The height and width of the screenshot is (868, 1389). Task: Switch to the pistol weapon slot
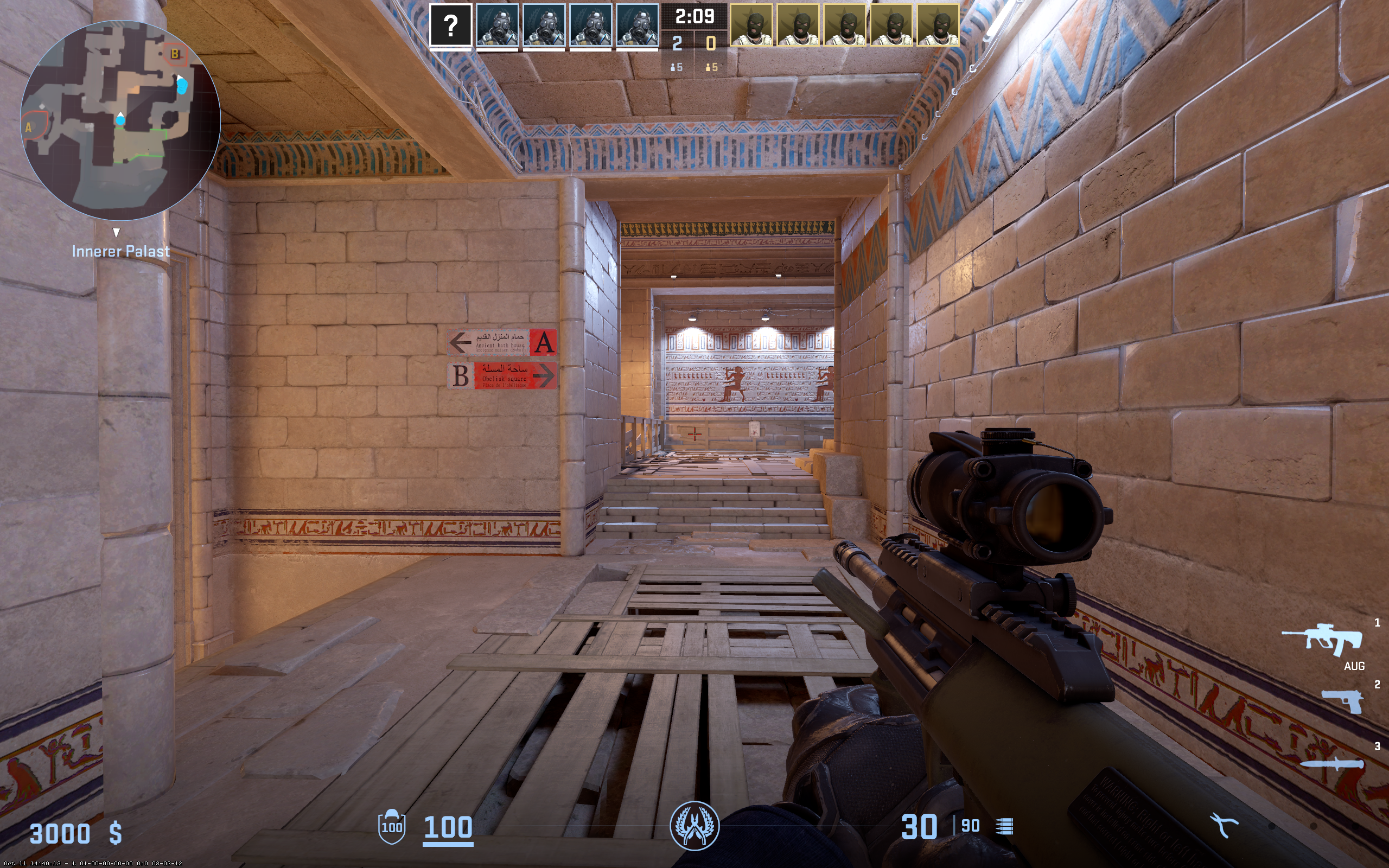pyautogui.click(x=1342, y=701)
